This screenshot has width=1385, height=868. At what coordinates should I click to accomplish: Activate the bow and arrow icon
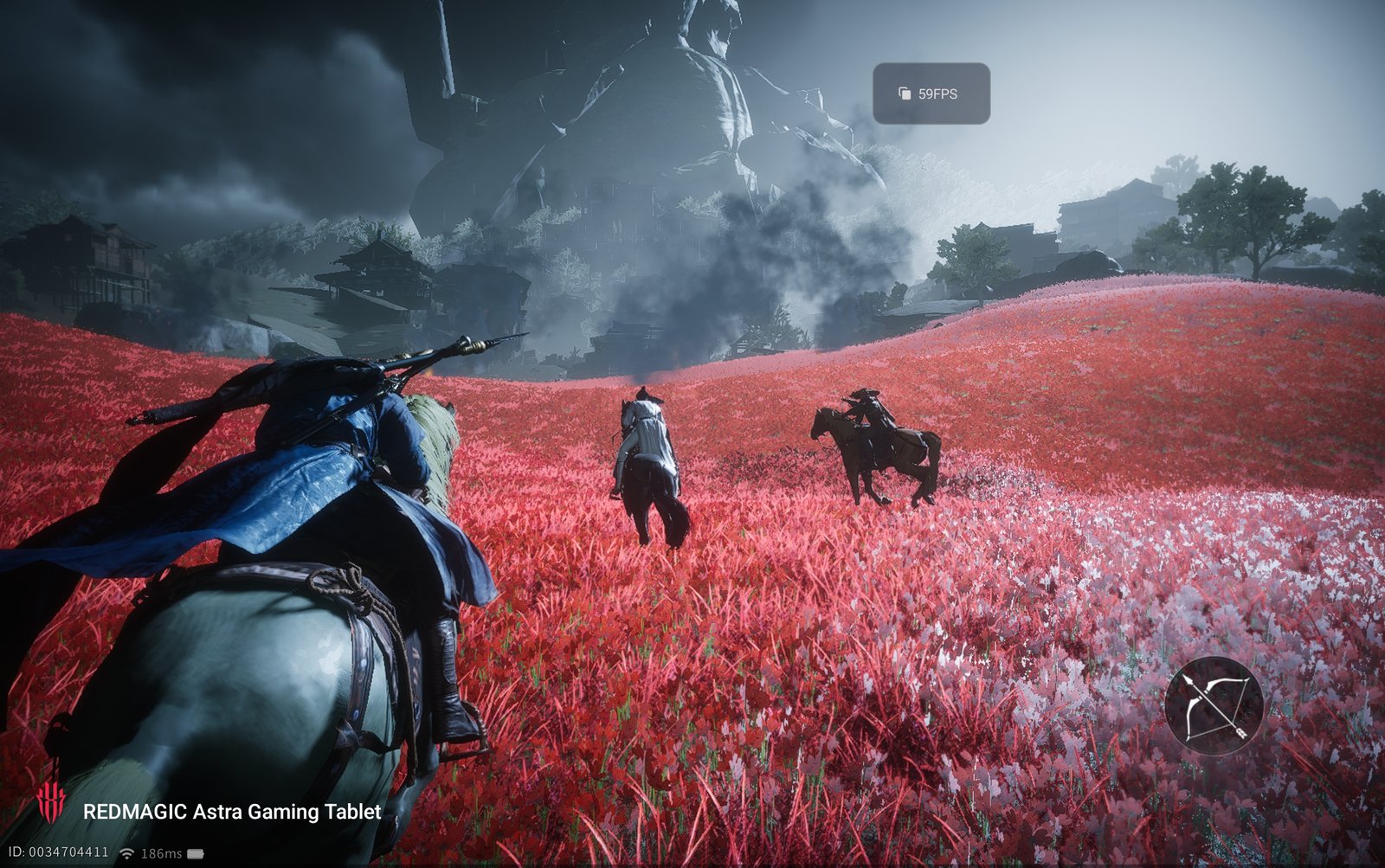tap(1214, 705)
